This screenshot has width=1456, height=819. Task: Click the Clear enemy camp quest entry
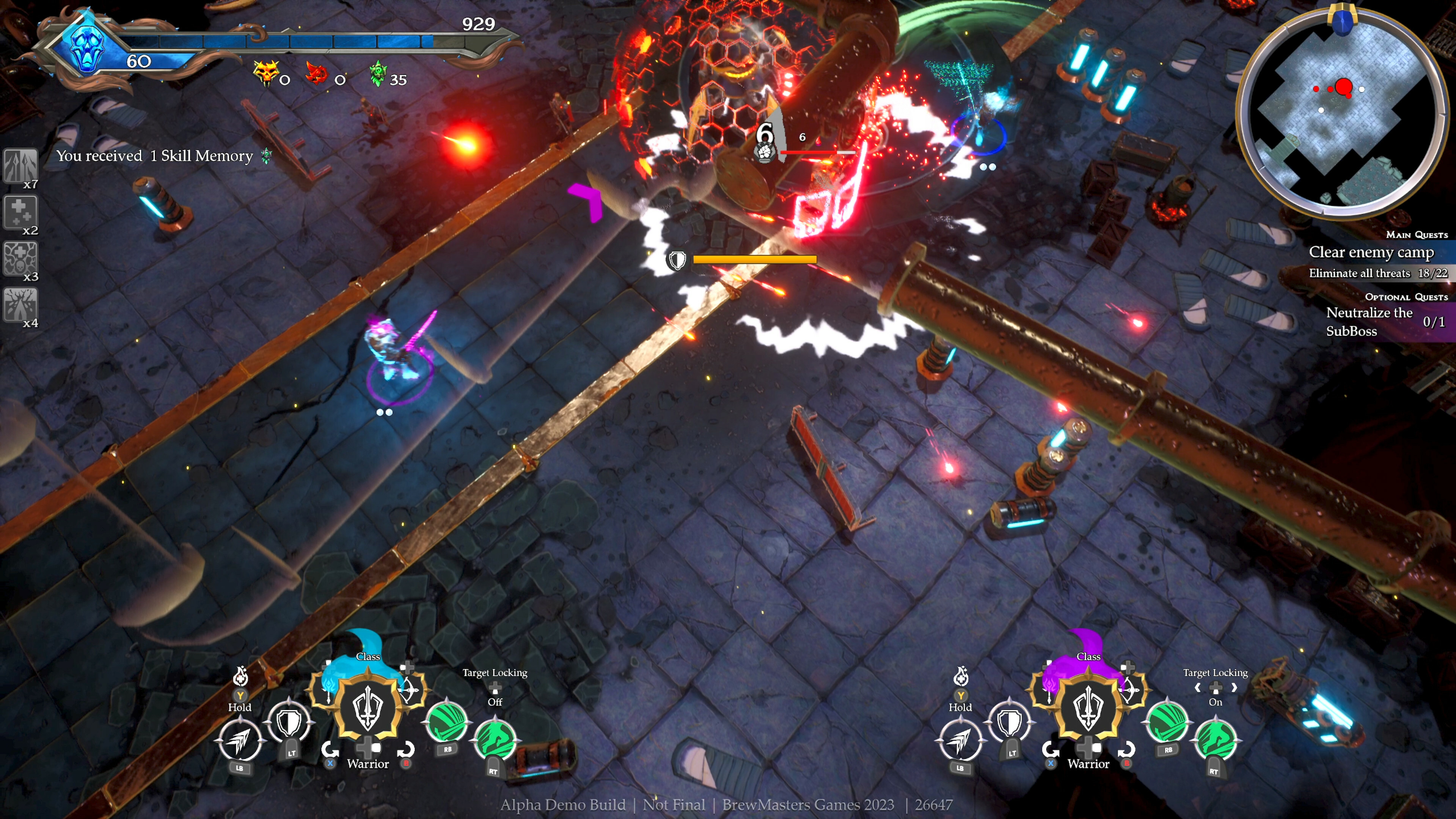(1371, 253)
